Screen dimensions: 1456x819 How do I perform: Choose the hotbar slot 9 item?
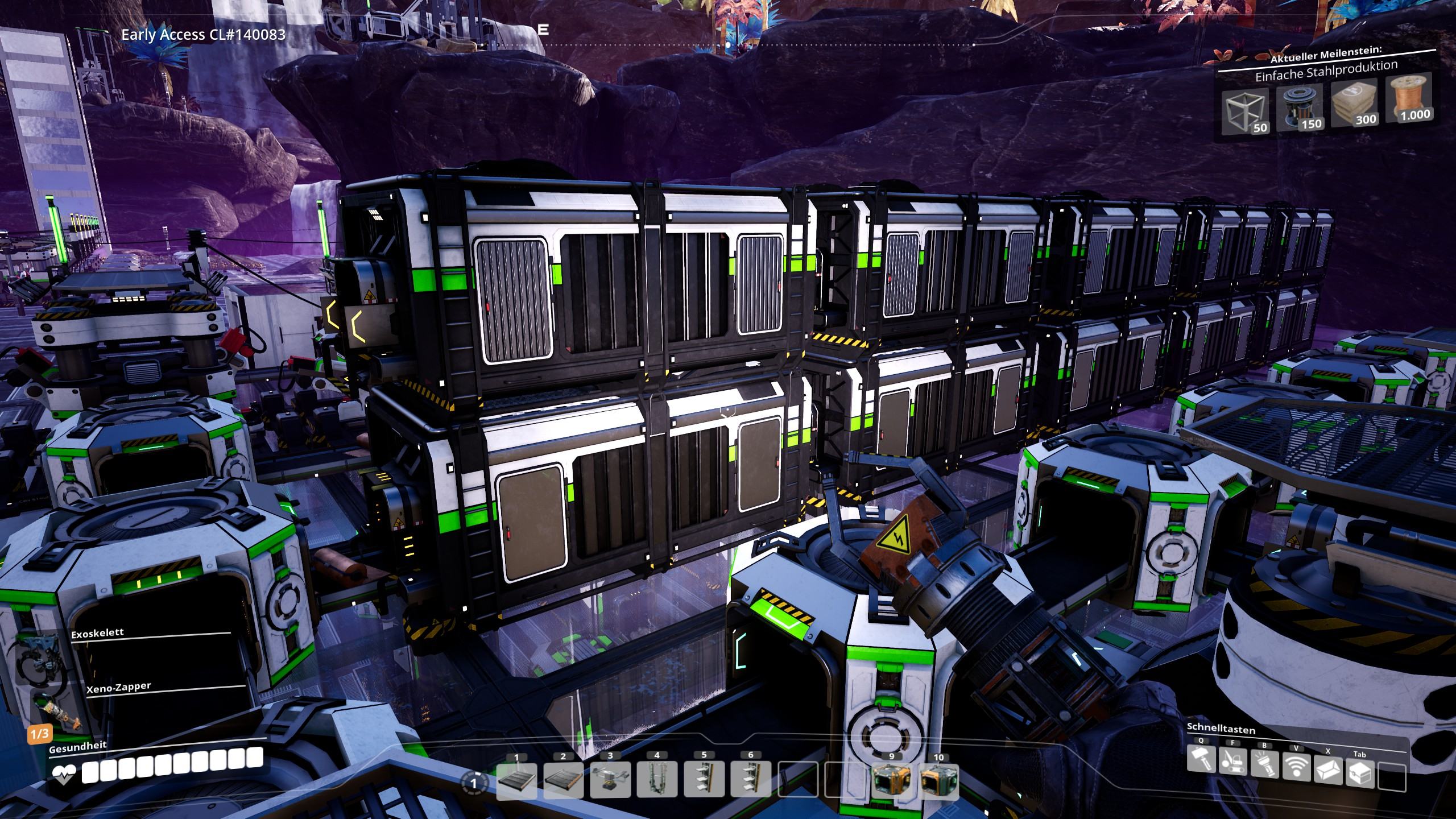[x=891, y=781]
